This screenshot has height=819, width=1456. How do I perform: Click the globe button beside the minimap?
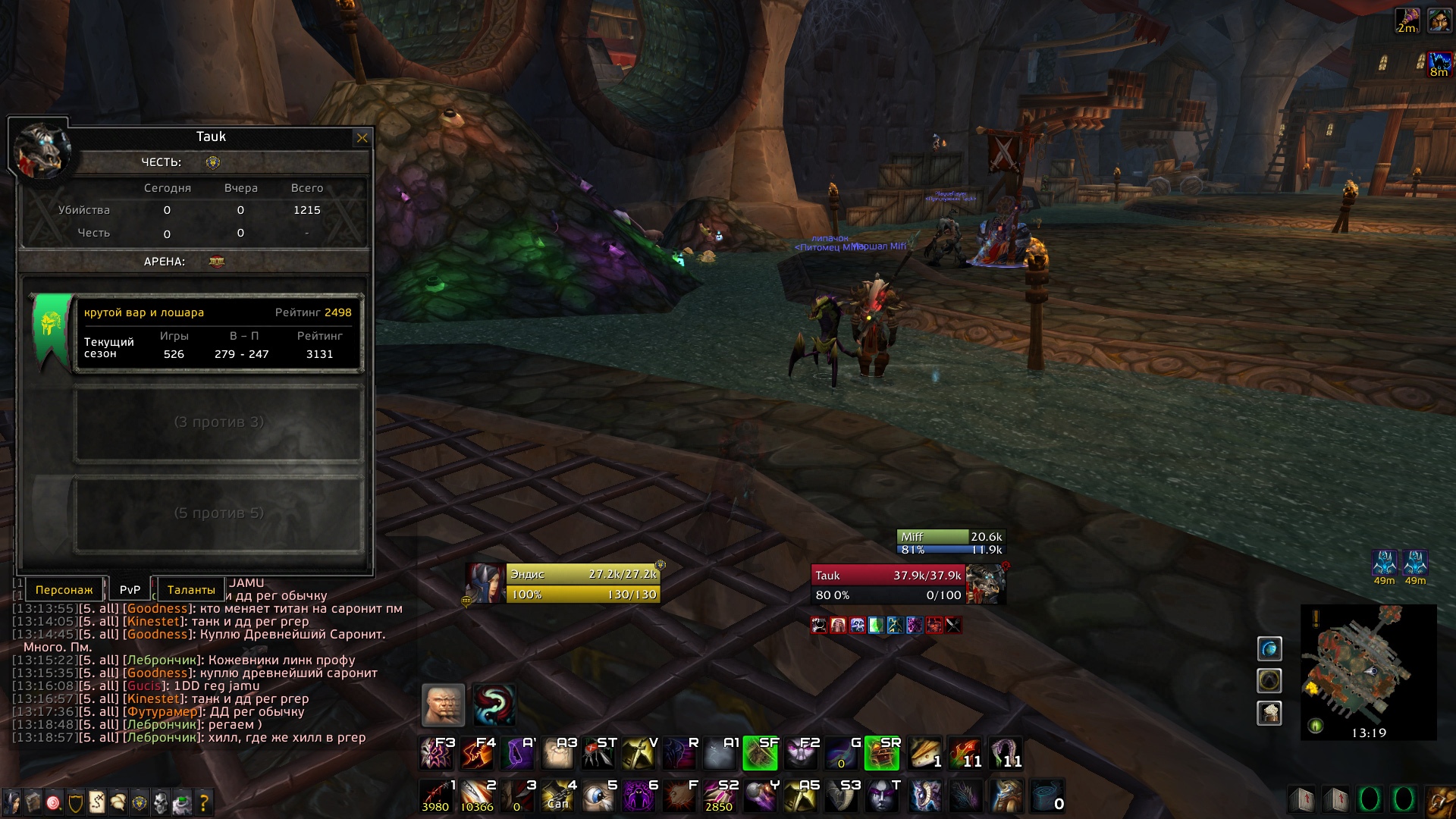[x=1269, y=649]
